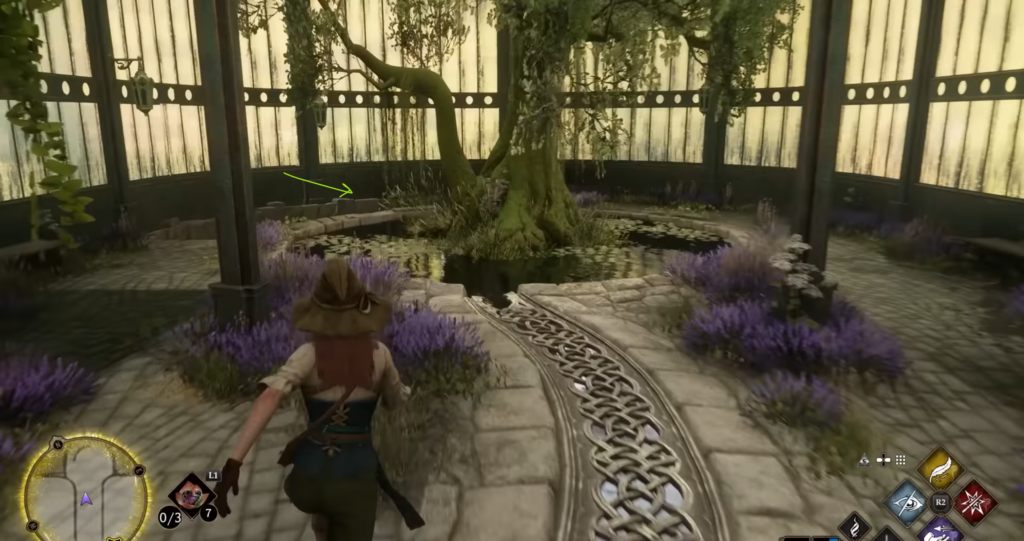This screenshot has width=1024, height=541.
Task: Activate the blue crossed-eye Disillusionment spell
Action: [x=907, y=502]
